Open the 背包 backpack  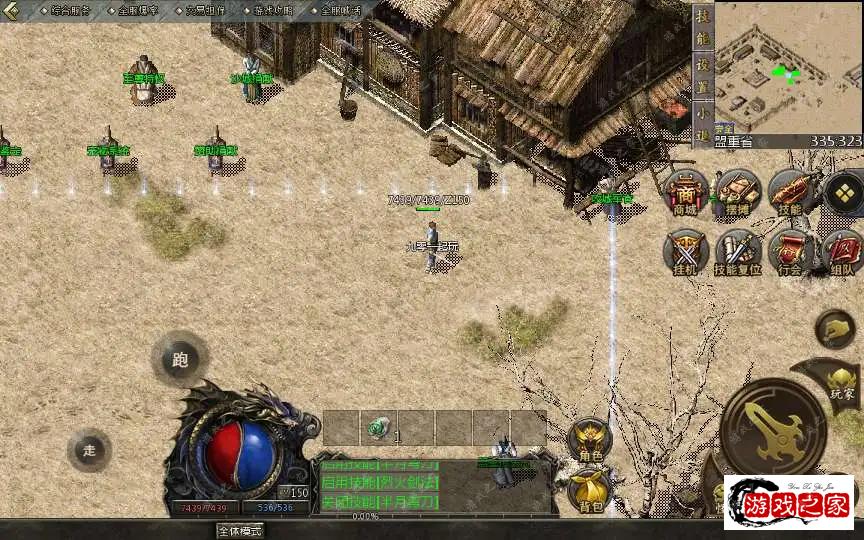click(590, 488)
